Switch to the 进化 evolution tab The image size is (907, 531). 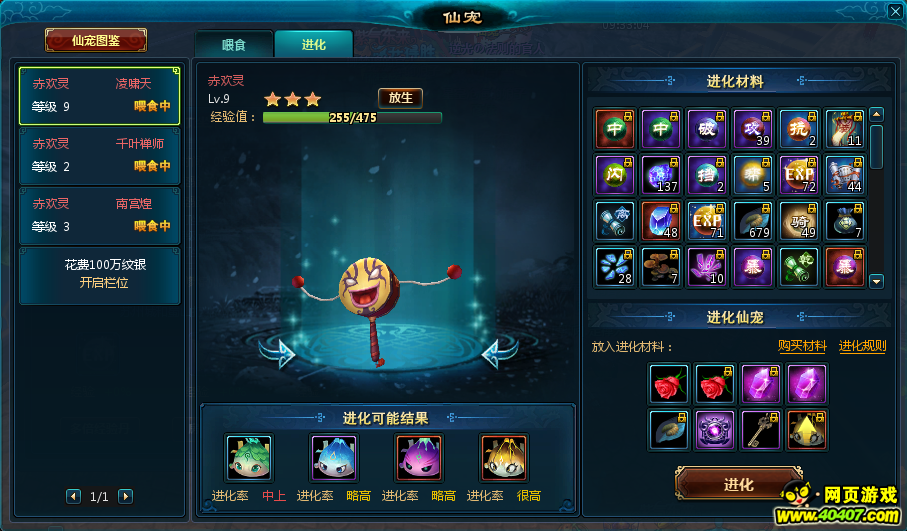point(313,44)
